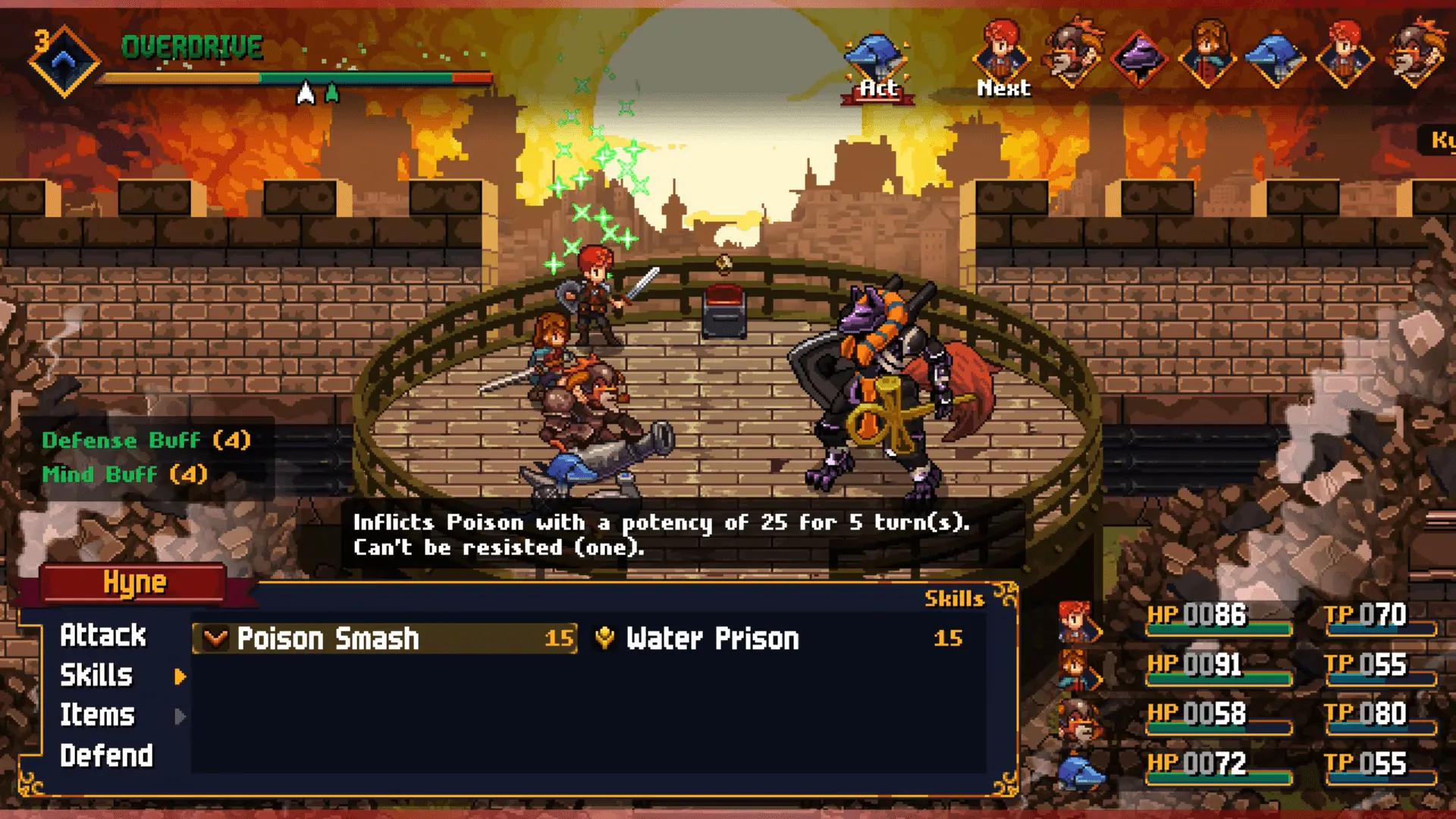Select the Poison Smash skill
This screenshot has height=819, width=1456.
[x=385, y=639]
